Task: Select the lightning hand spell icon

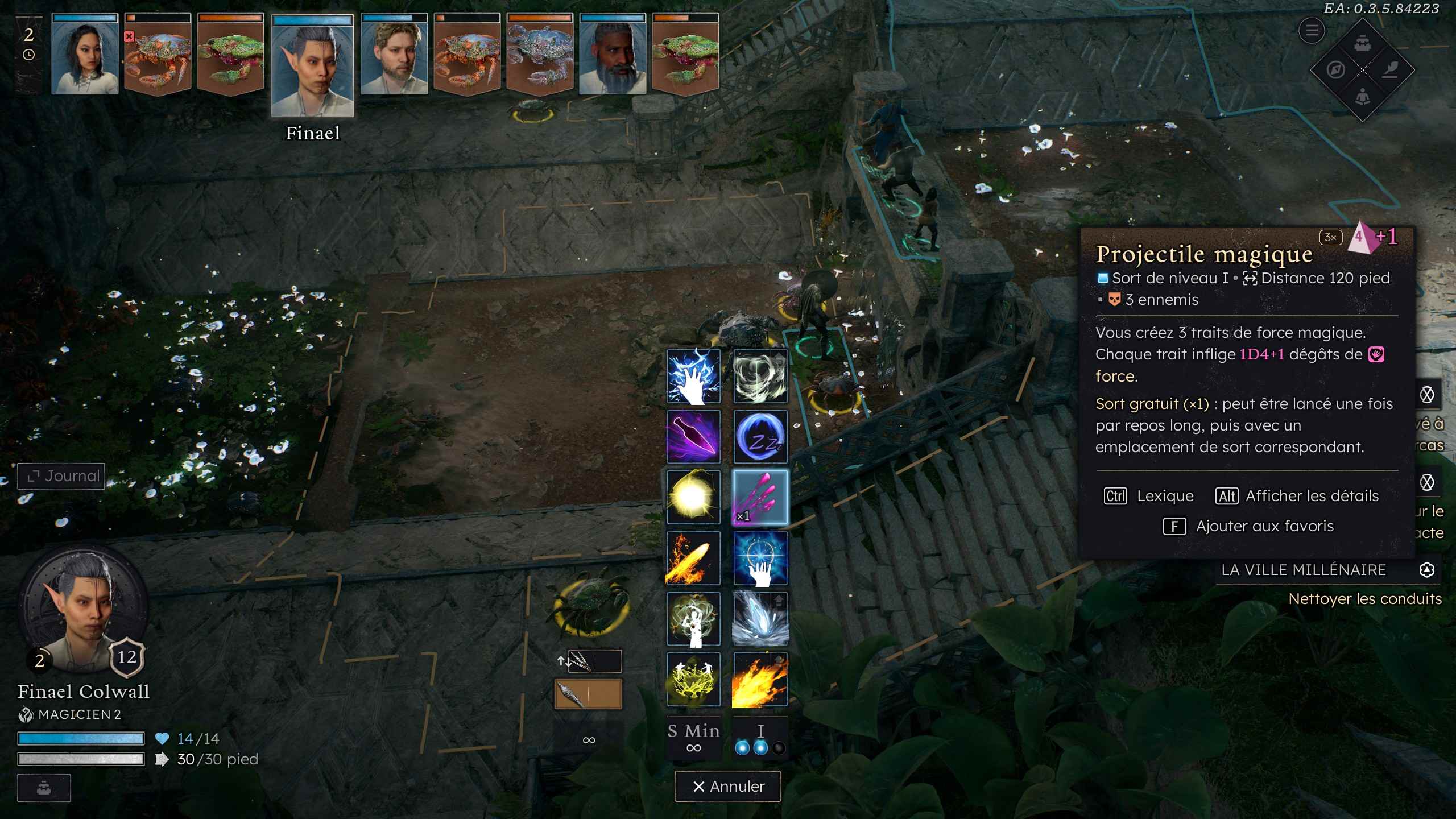Action: (x=693, y=377)
